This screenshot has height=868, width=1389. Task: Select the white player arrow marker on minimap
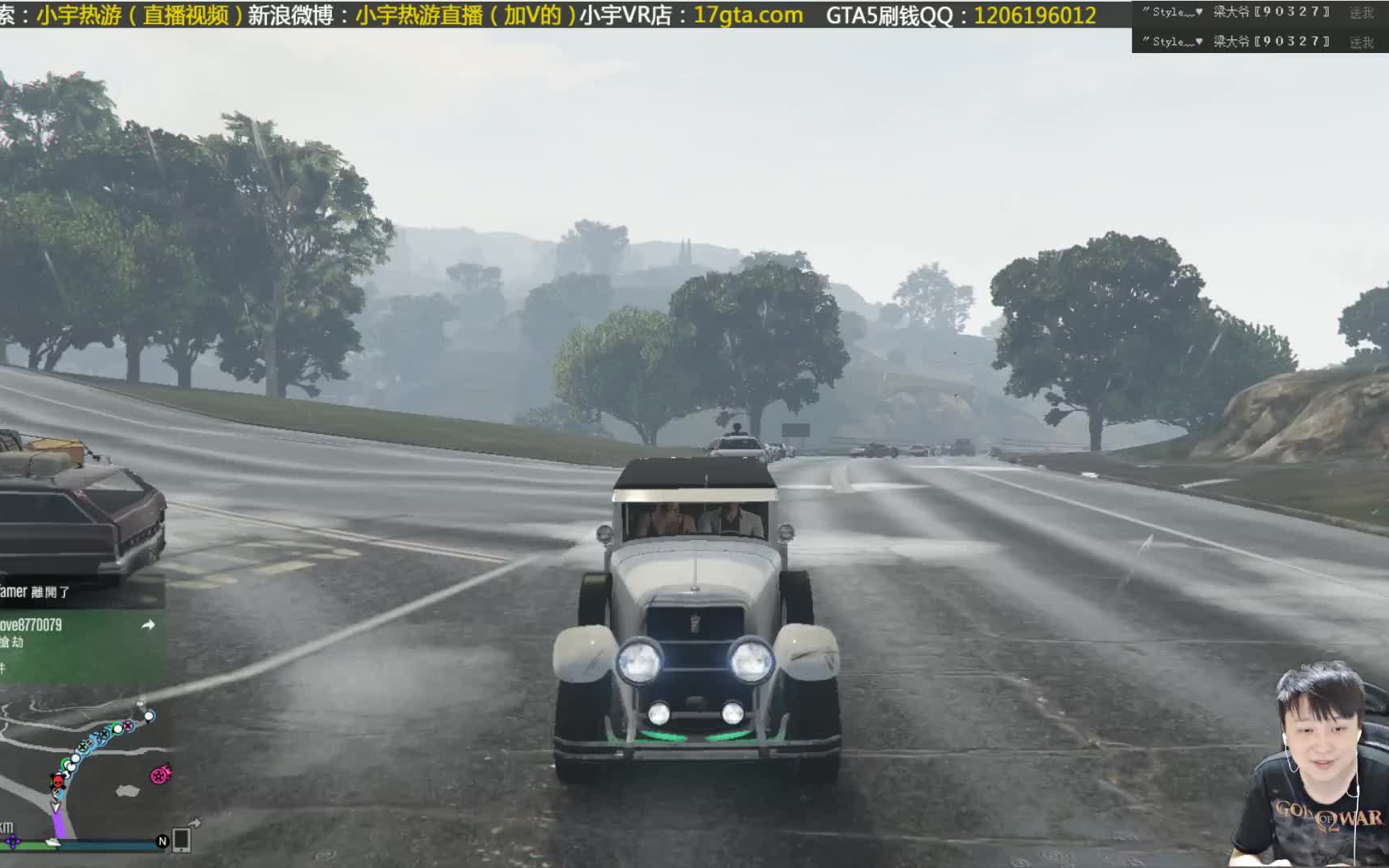[x=55, y=807]
